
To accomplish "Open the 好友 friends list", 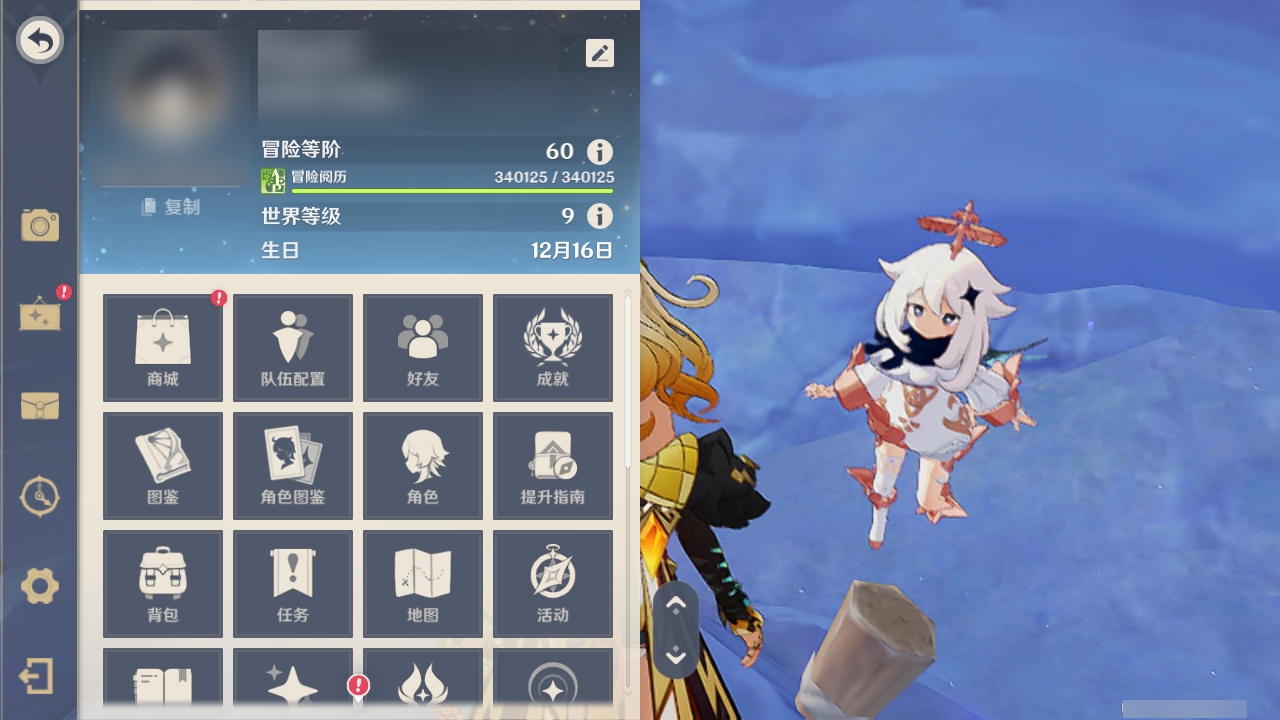I will click(423, 347).
